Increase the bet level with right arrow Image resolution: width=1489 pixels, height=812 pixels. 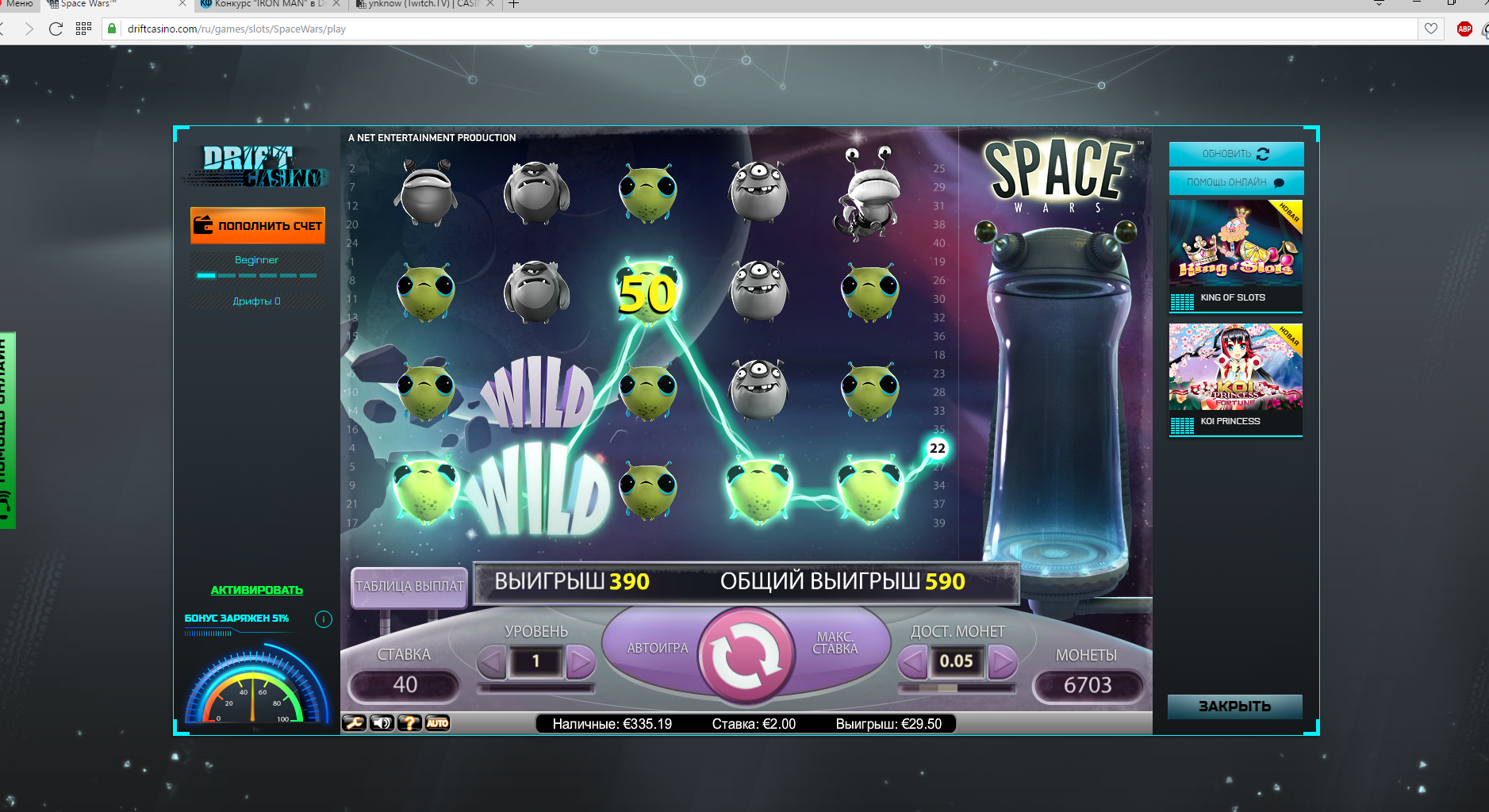point(581,661)
